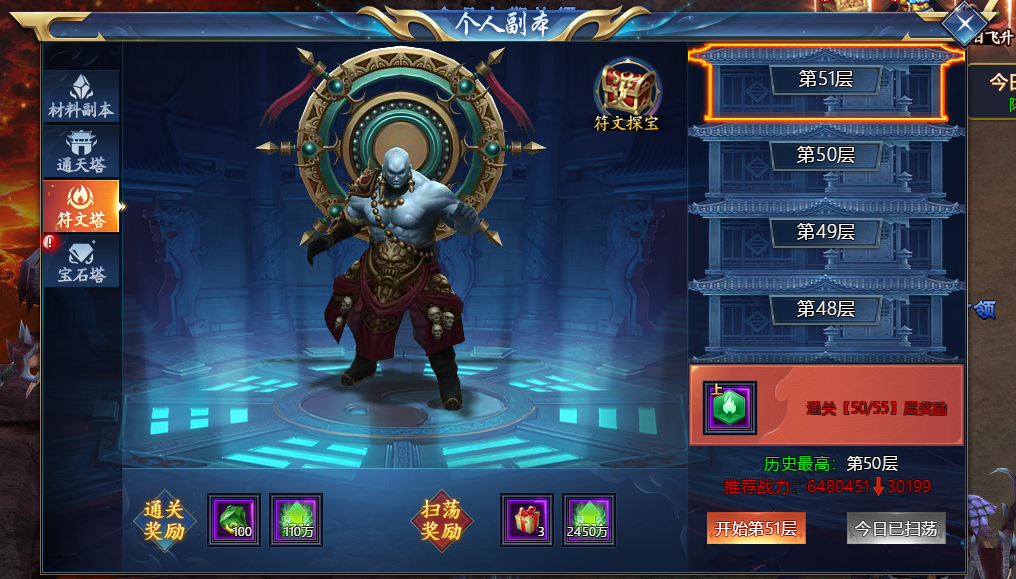The width and height of the screenshot is (1016, 579).
Task: Inspect the 2450万 green crystal sweep reward
Action: (x=588, y=520)
